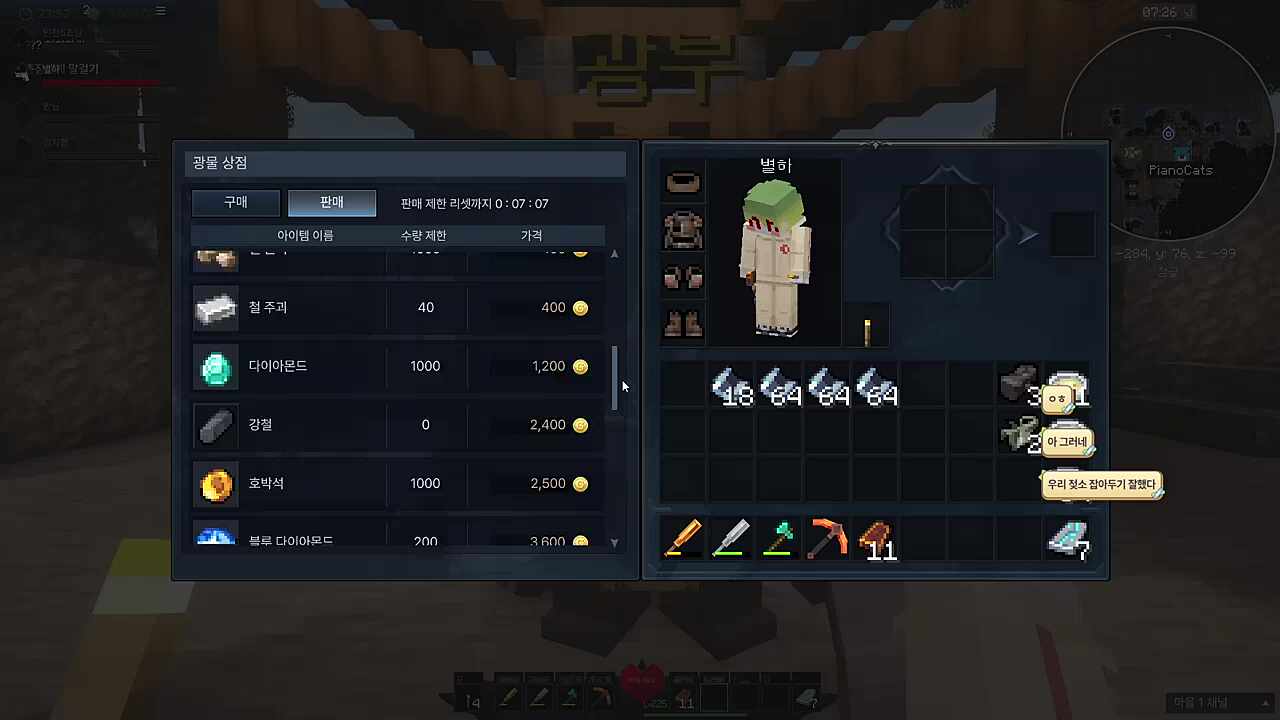Viewport: 1280px width, 720px height.
Task: Click the leggings armor slot icon
Action: point(683,277)
